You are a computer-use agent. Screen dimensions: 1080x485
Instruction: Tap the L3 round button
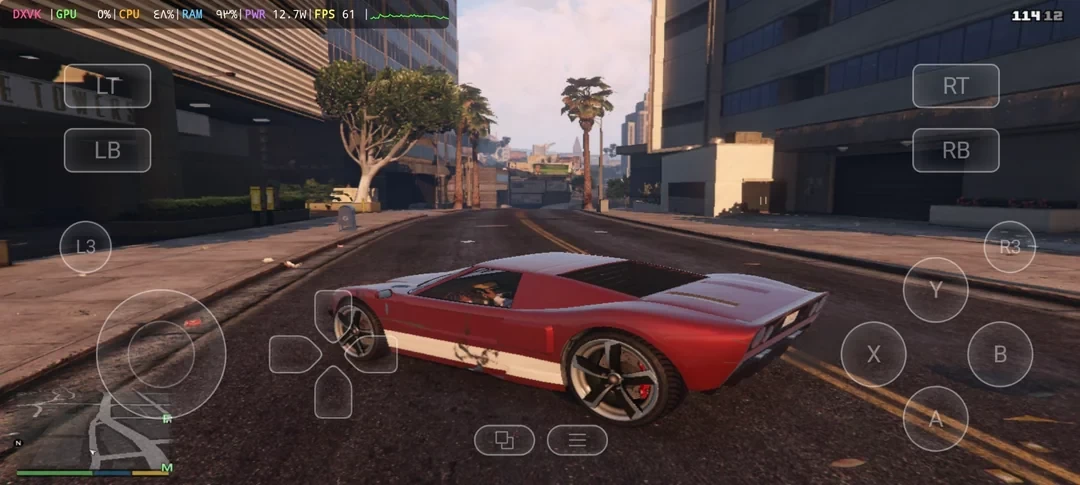coord(86,247)
